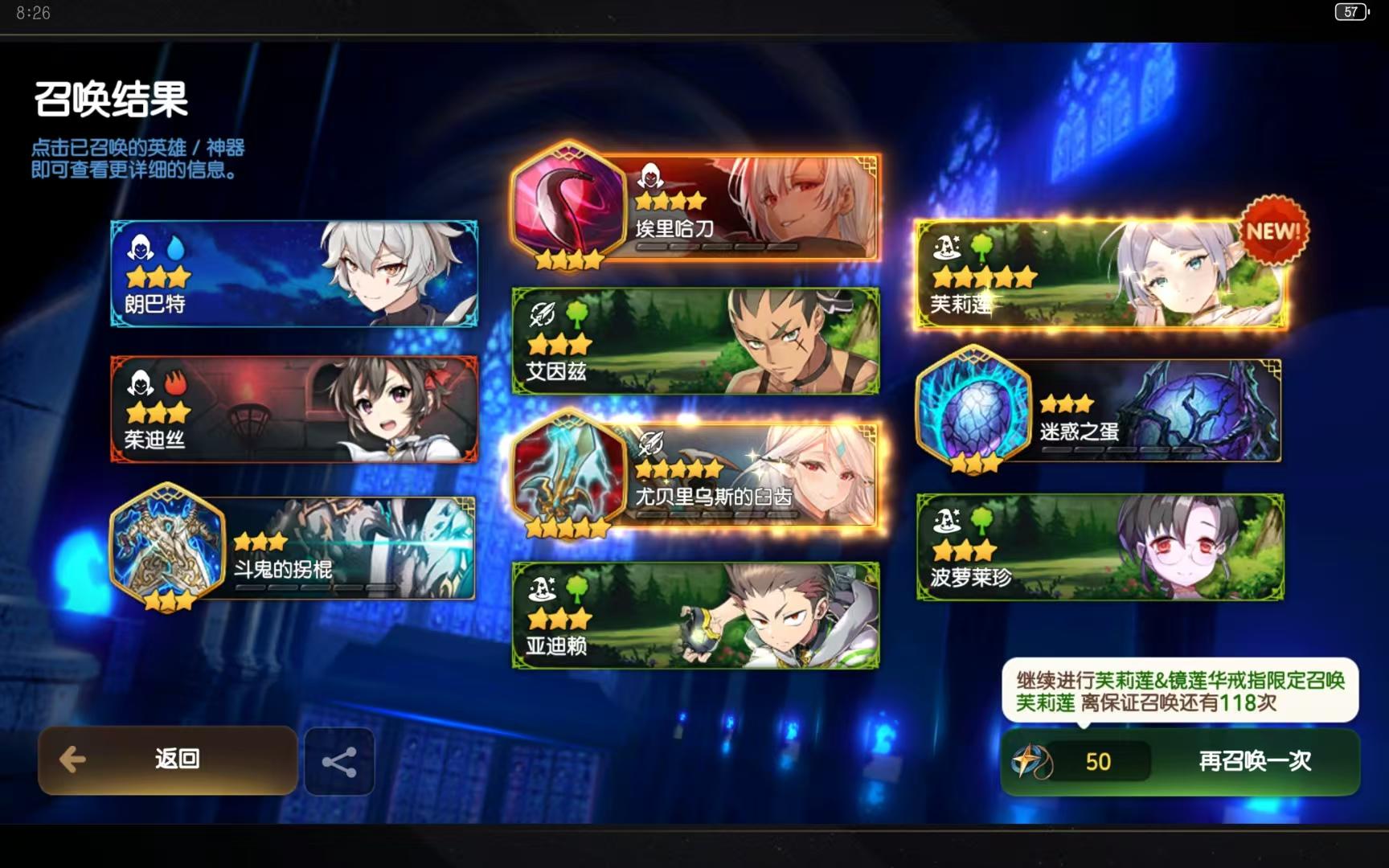
Task: Click the mage class icon on 芙莉莲's card
Action: point(949,248)
